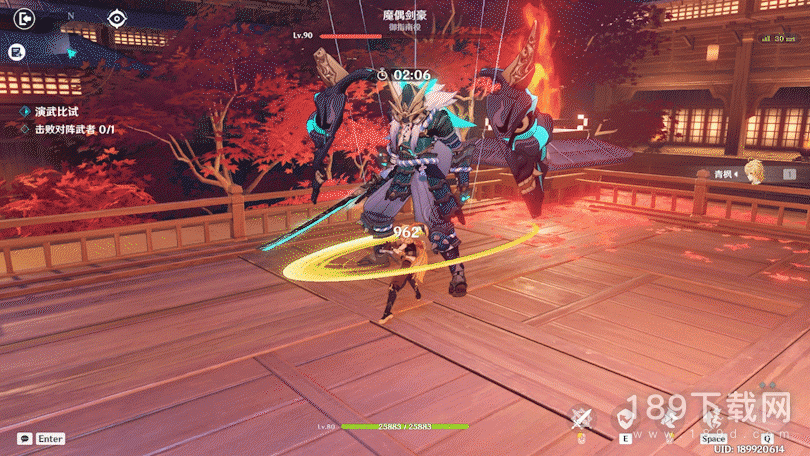Open the chat box speech bubble

22,438
